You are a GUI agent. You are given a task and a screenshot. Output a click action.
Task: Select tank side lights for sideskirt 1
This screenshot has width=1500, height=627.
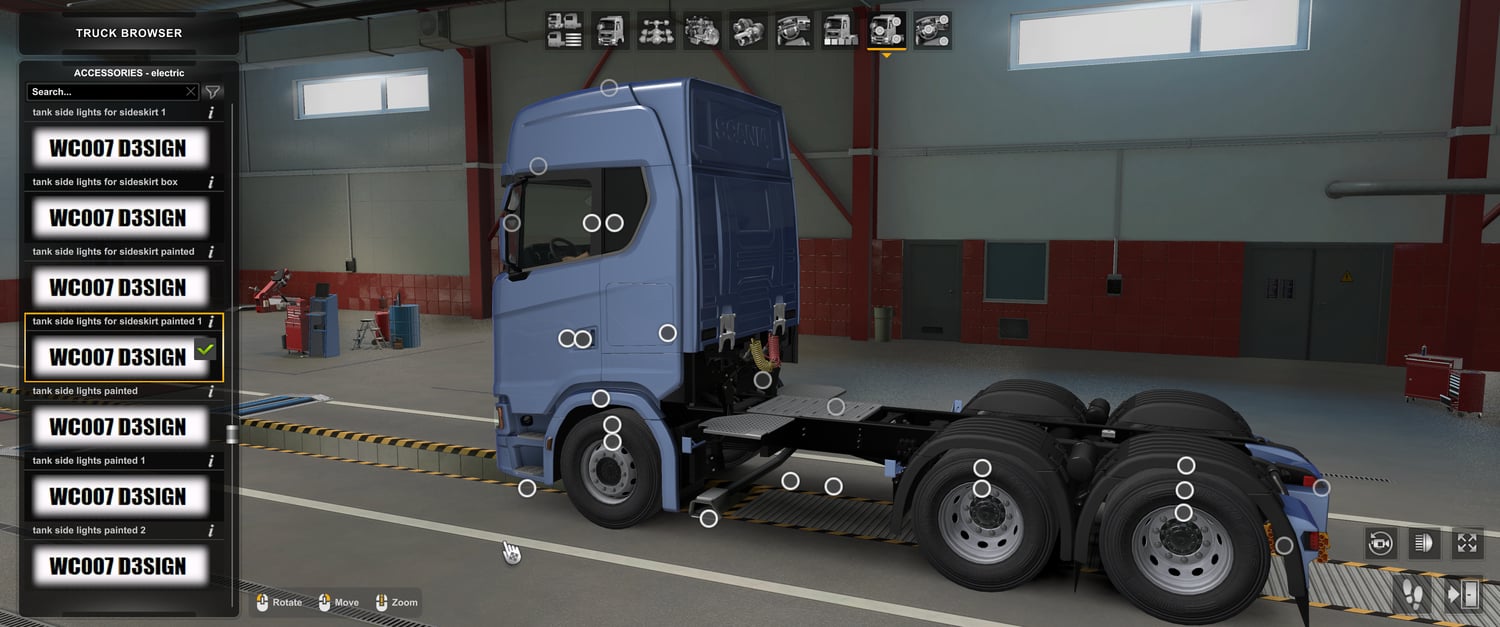pyautogui.click(x=118, y=148)
